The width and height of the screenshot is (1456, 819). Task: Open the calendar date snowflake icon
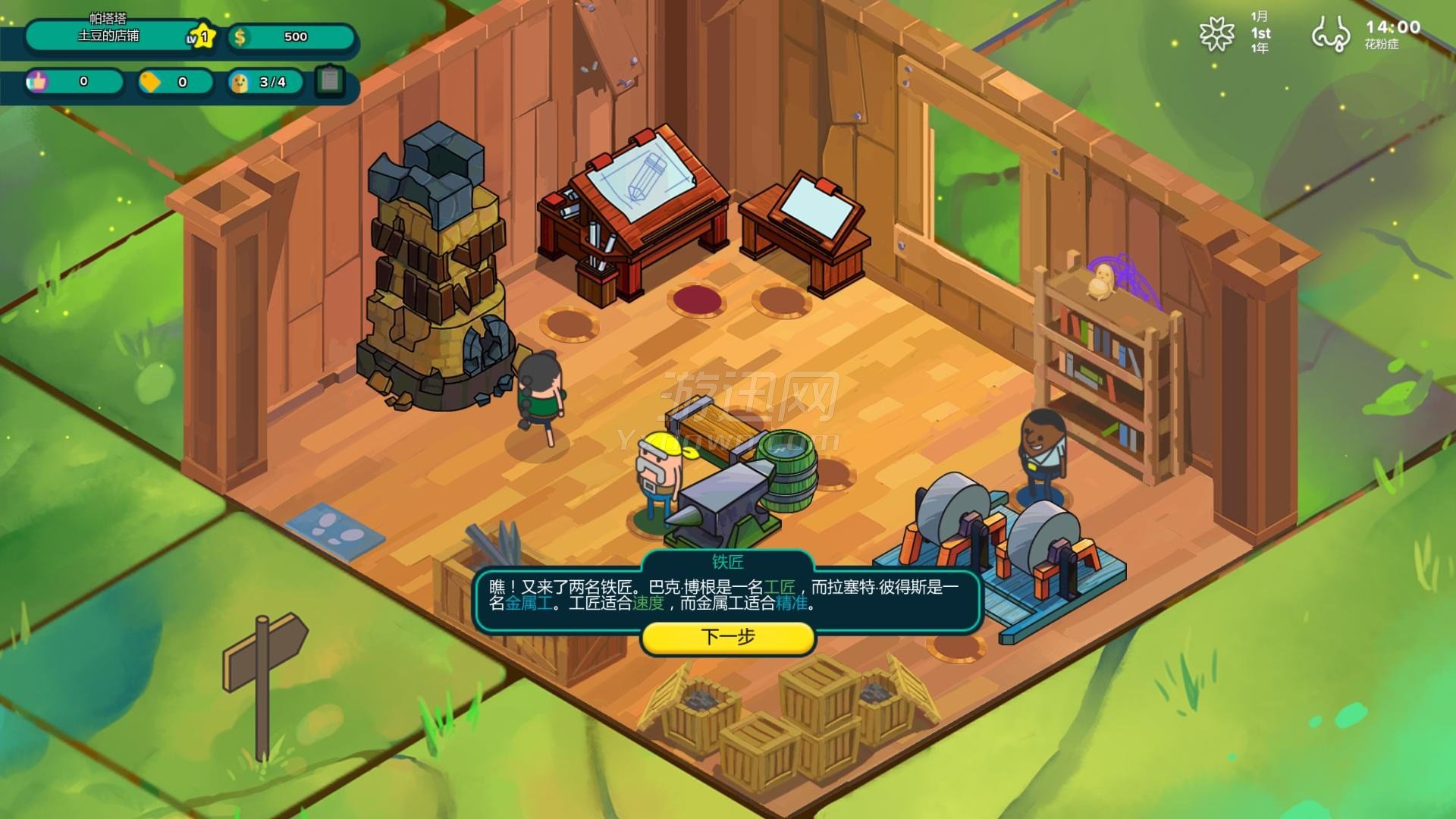[x=1216, y=34]
